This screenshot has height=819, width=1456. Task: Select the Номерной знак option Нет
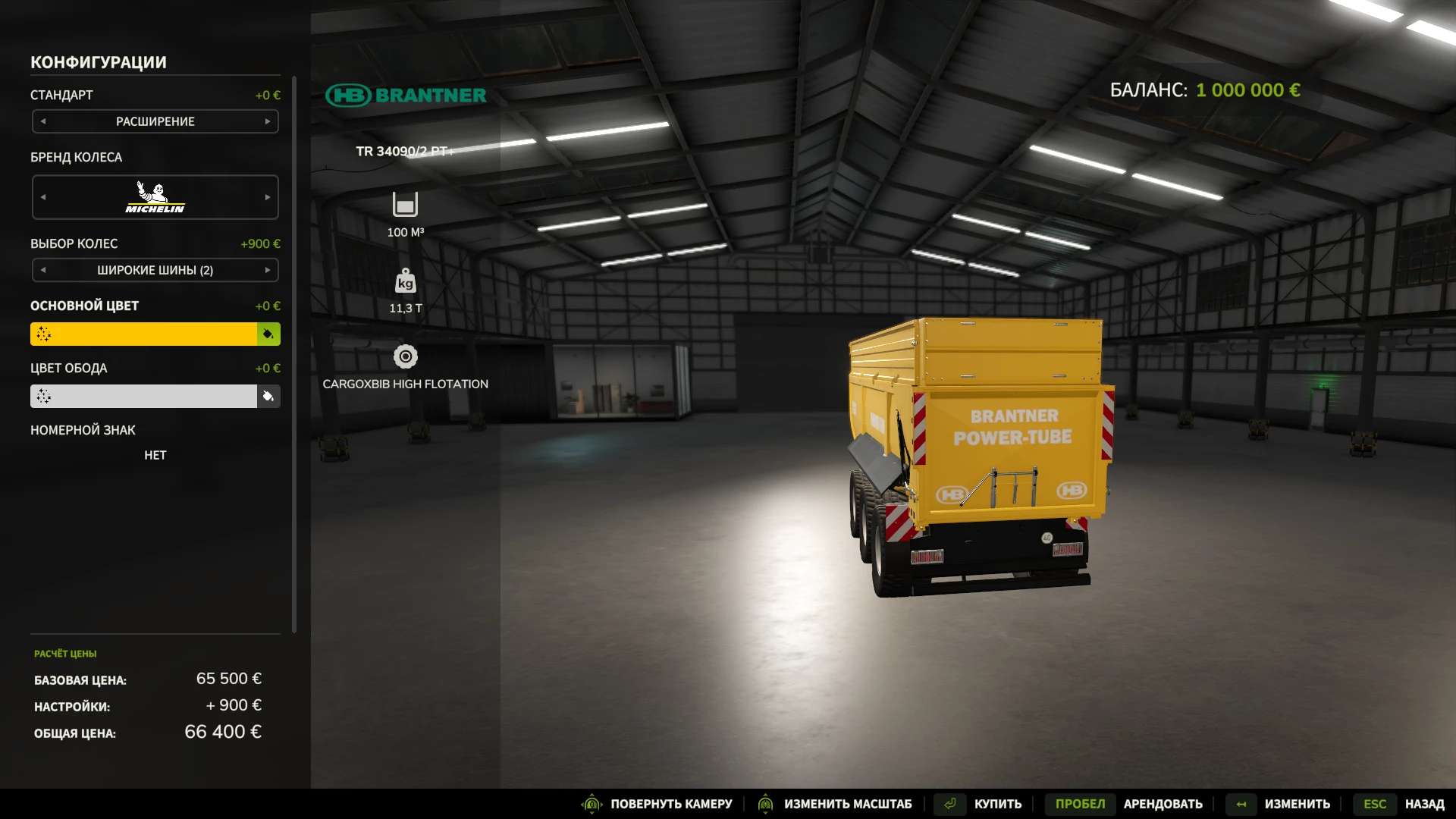point(155,455)
